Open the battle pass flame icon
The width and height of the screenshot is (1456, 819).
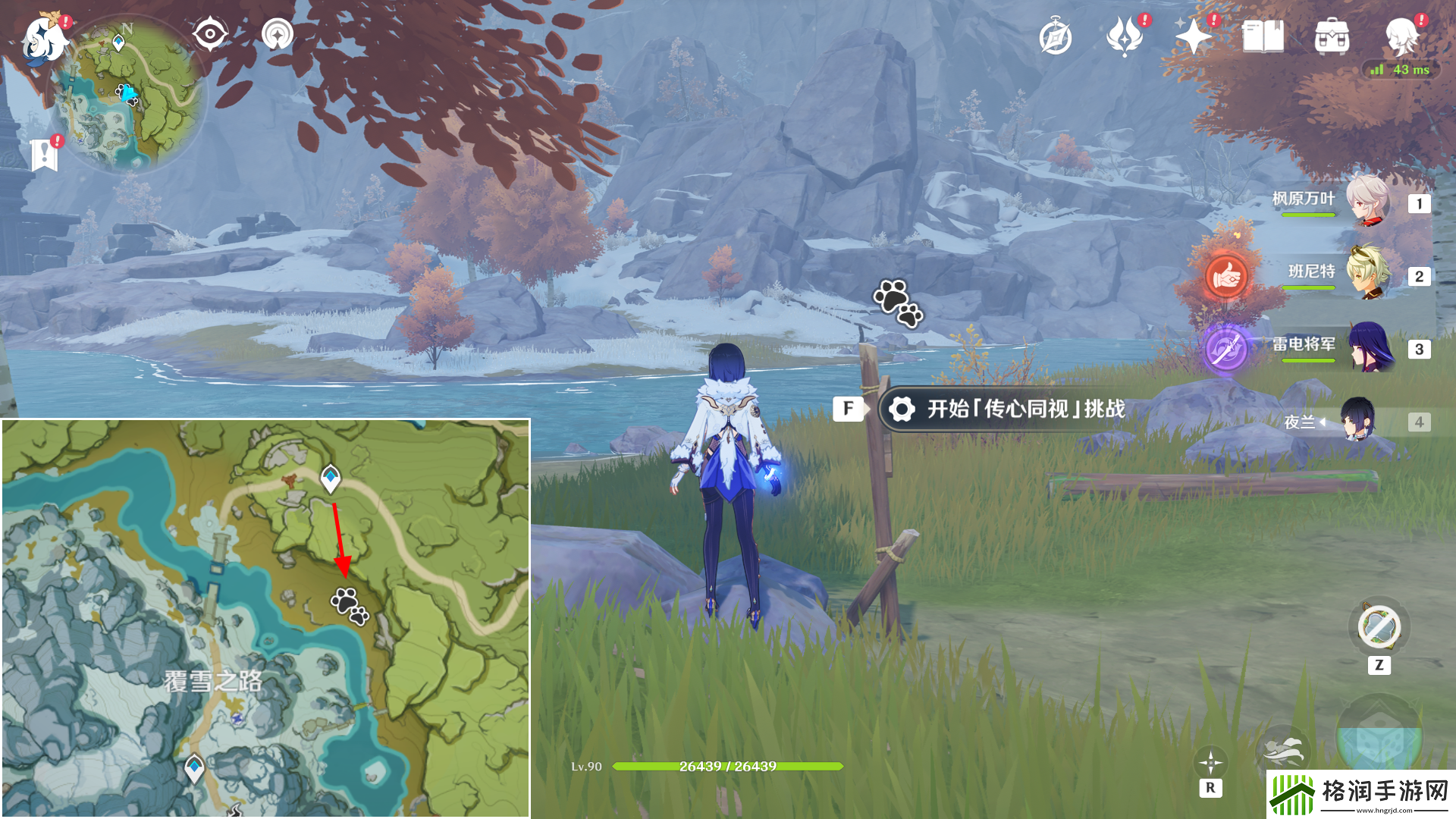1124,36
